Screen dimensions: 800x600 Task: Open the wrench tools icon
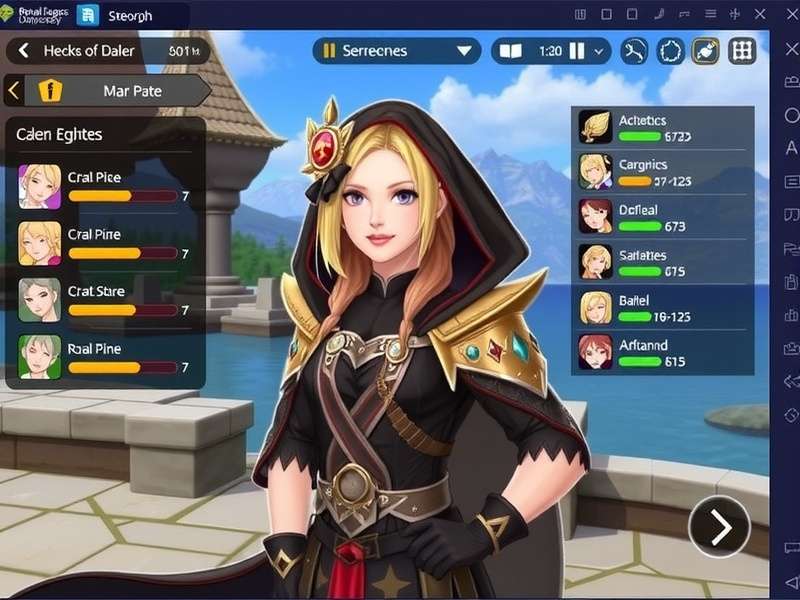tap(635, 51)
